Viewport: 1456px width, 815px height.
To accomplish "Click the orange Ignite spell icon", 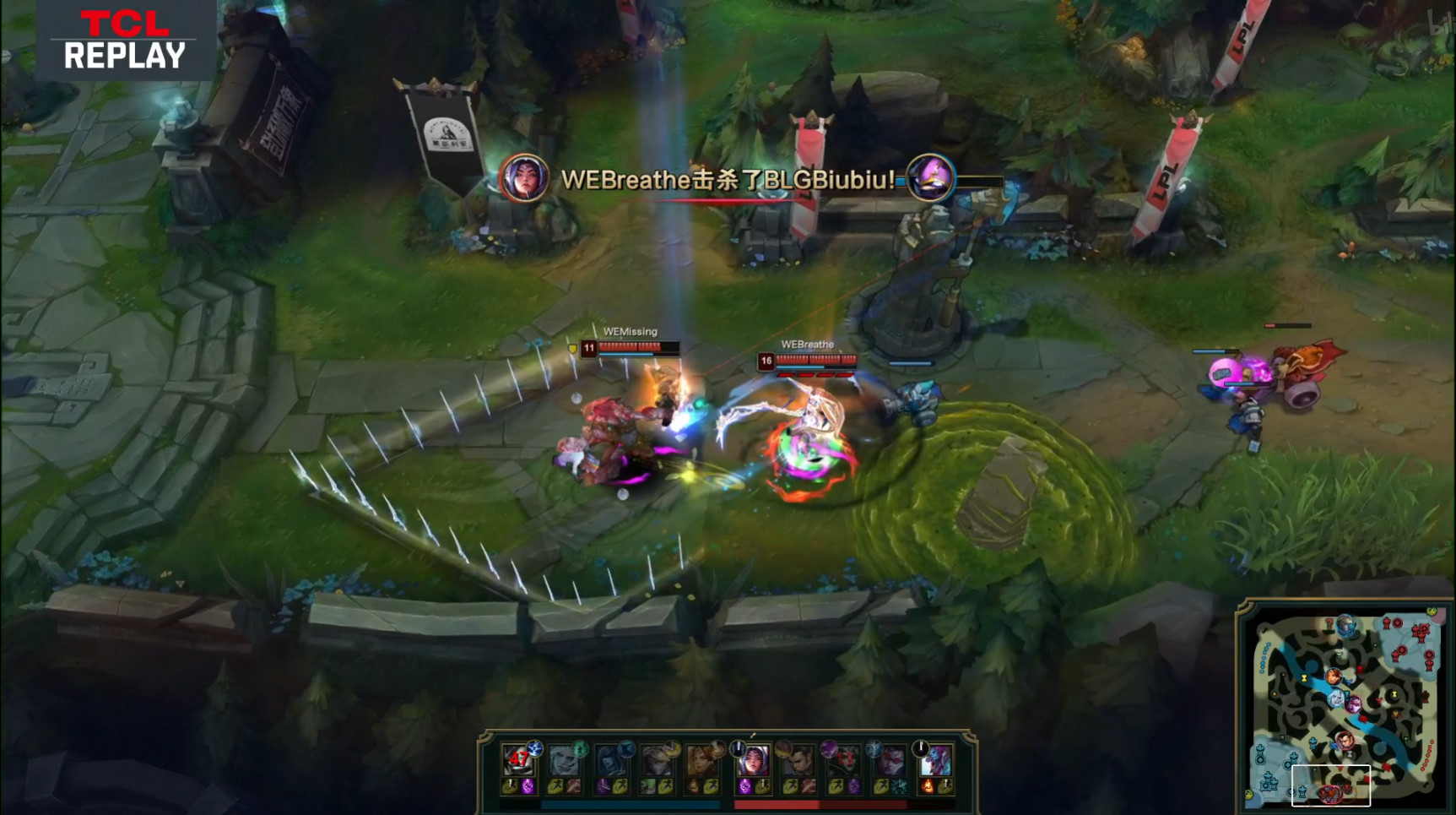I will point(928,787).
